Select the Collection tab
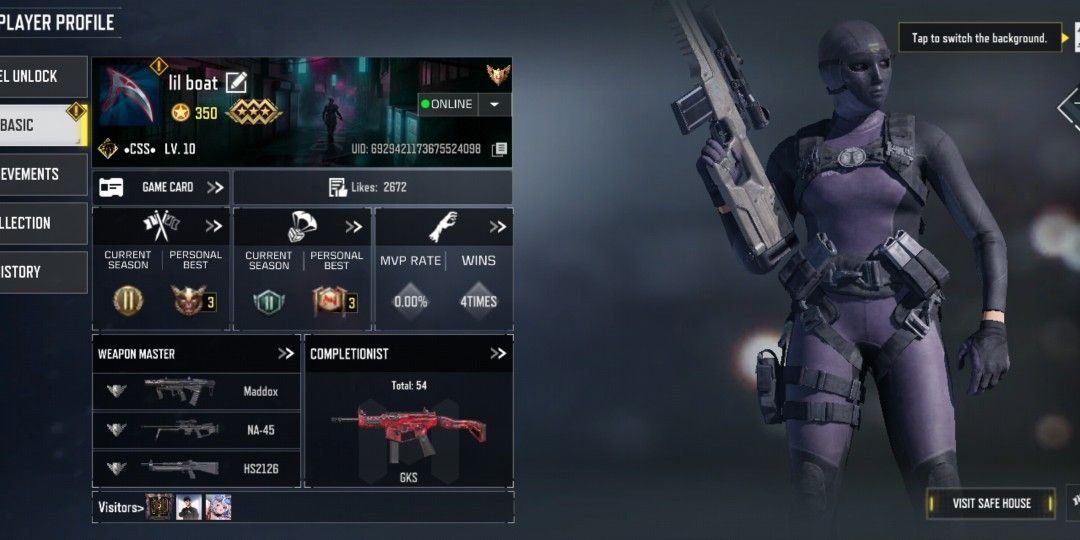Image resolution: width=1080 pixels, height=540 pixels. [x=40, y=223]
